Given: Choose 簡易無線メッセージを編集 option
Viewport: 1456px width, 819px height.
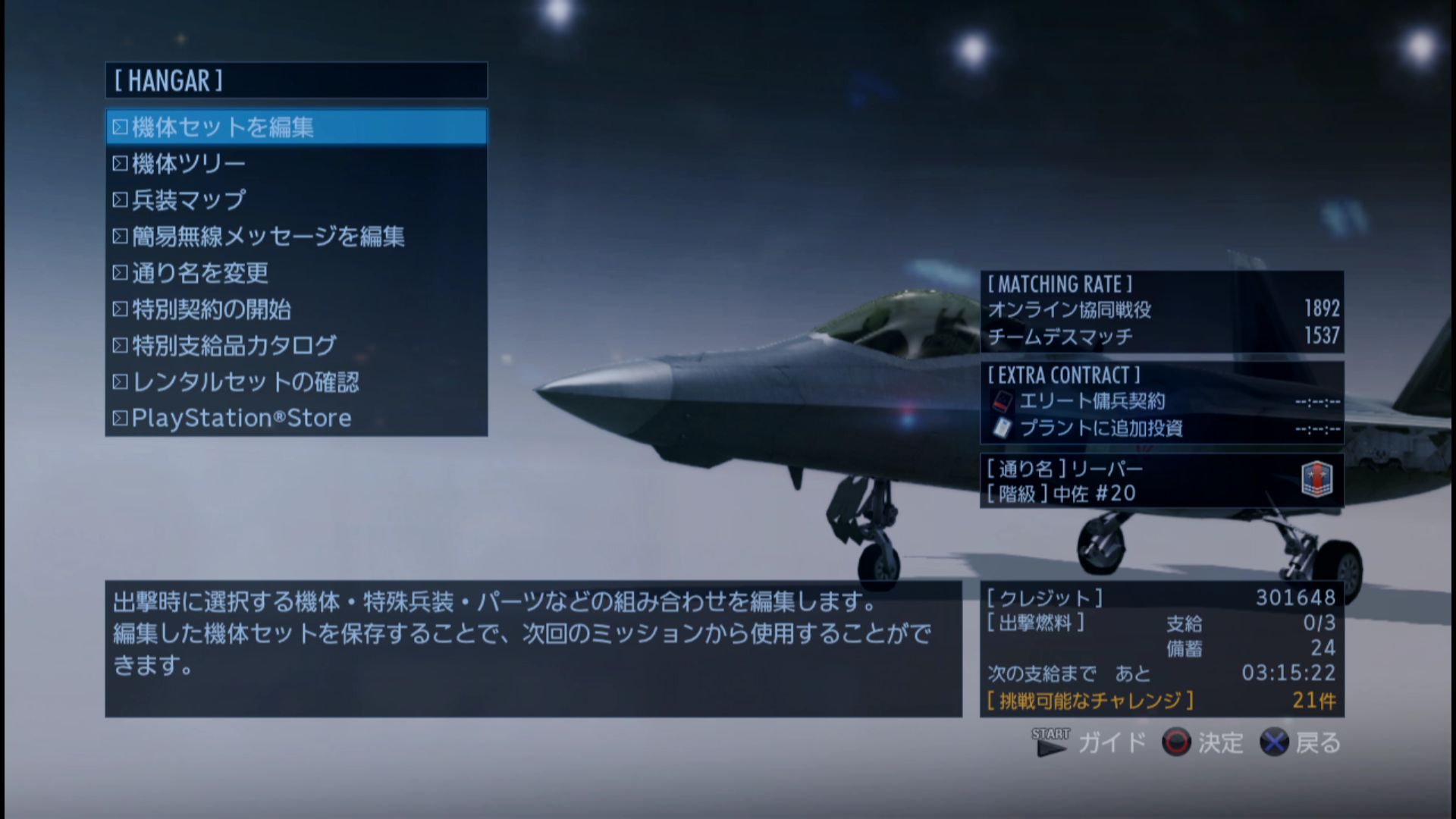Looking at the screenshot, I should point(296,236).
